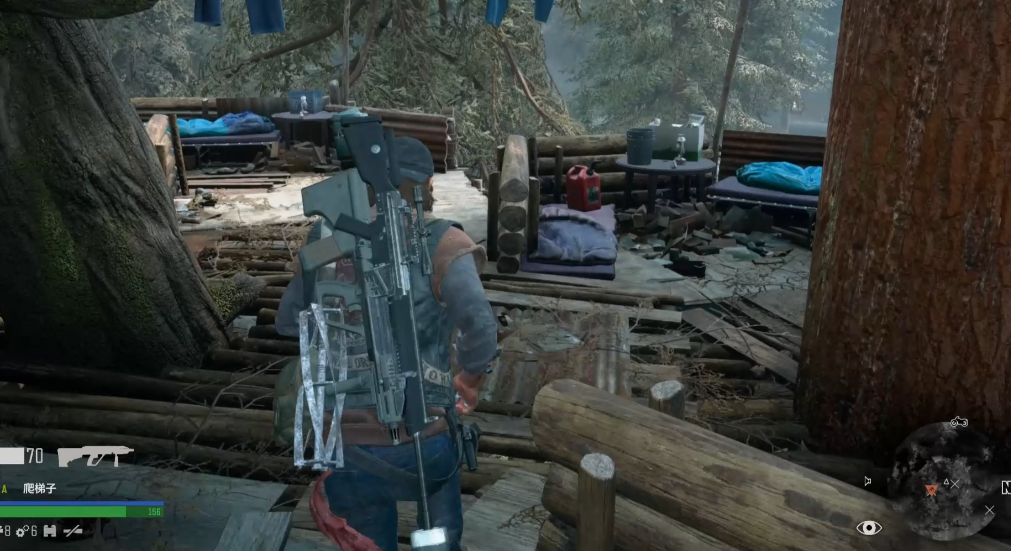Click the speaker noise indicator icon
1011x551 pixels.
[x=867, y=481]
